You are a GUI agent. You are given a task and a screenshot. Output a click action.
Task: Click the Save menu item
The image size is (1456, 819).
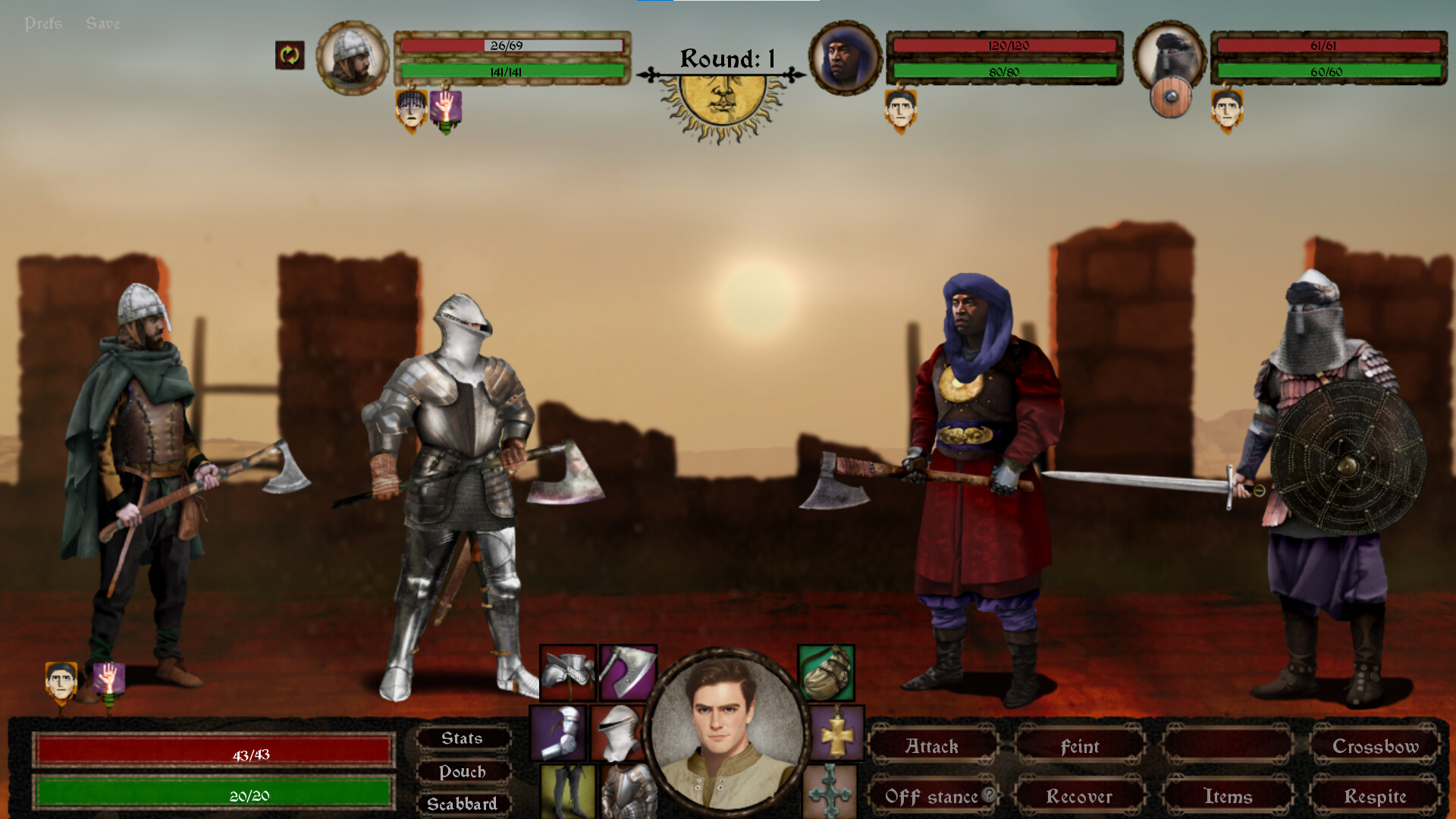click(102, 23)
